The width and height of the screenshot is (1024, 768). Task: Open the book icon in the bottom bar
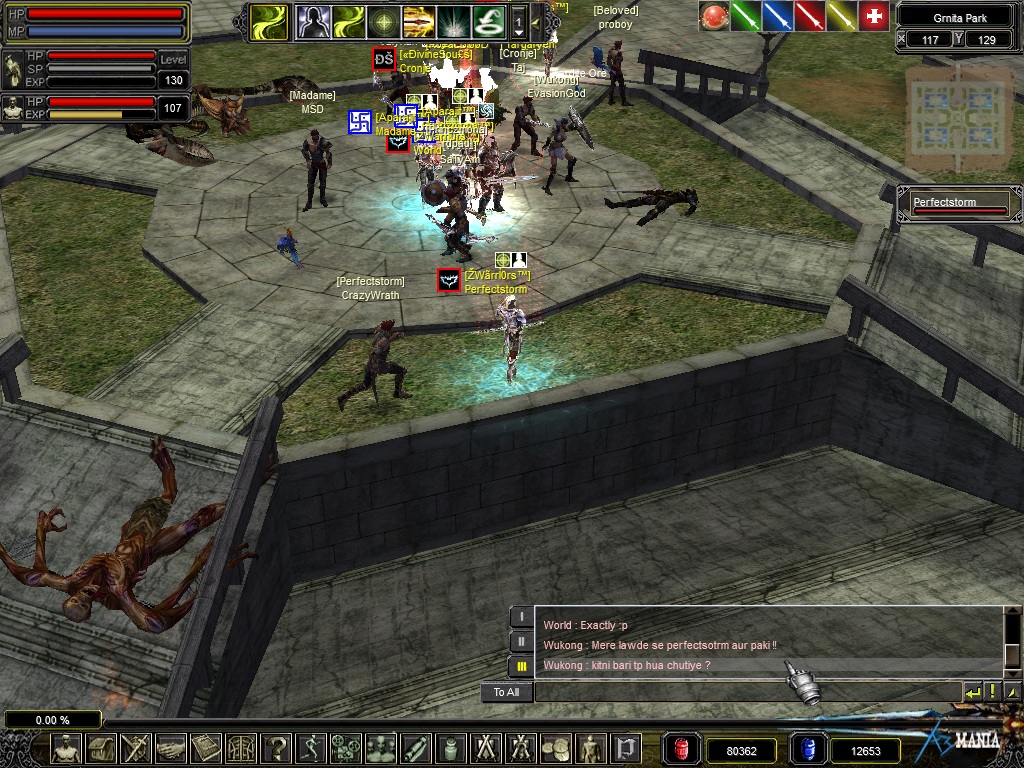(206, 747)
